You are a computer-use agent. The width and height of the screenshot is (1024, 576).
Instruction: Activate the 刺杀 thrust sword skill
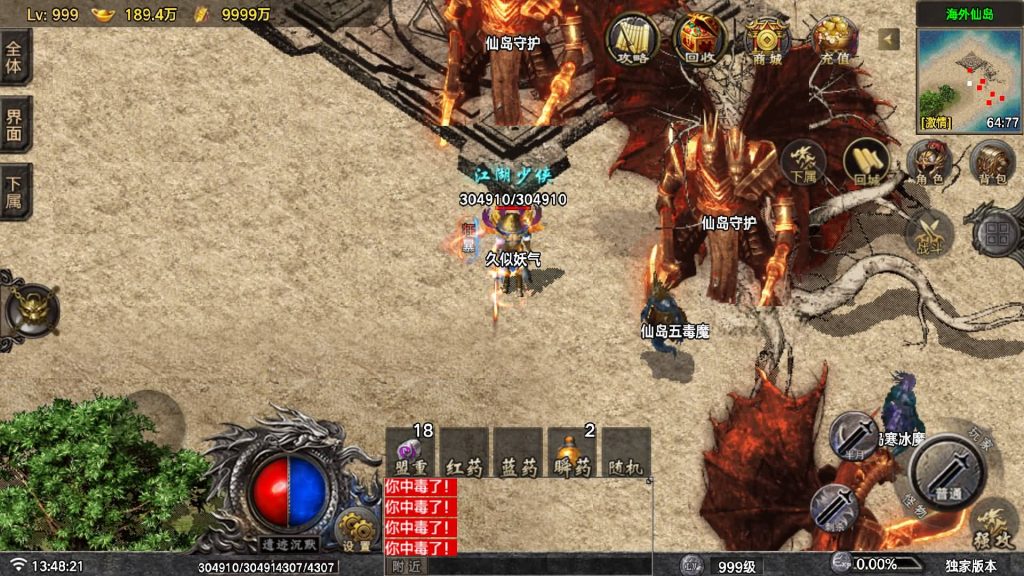click(835, 507)
